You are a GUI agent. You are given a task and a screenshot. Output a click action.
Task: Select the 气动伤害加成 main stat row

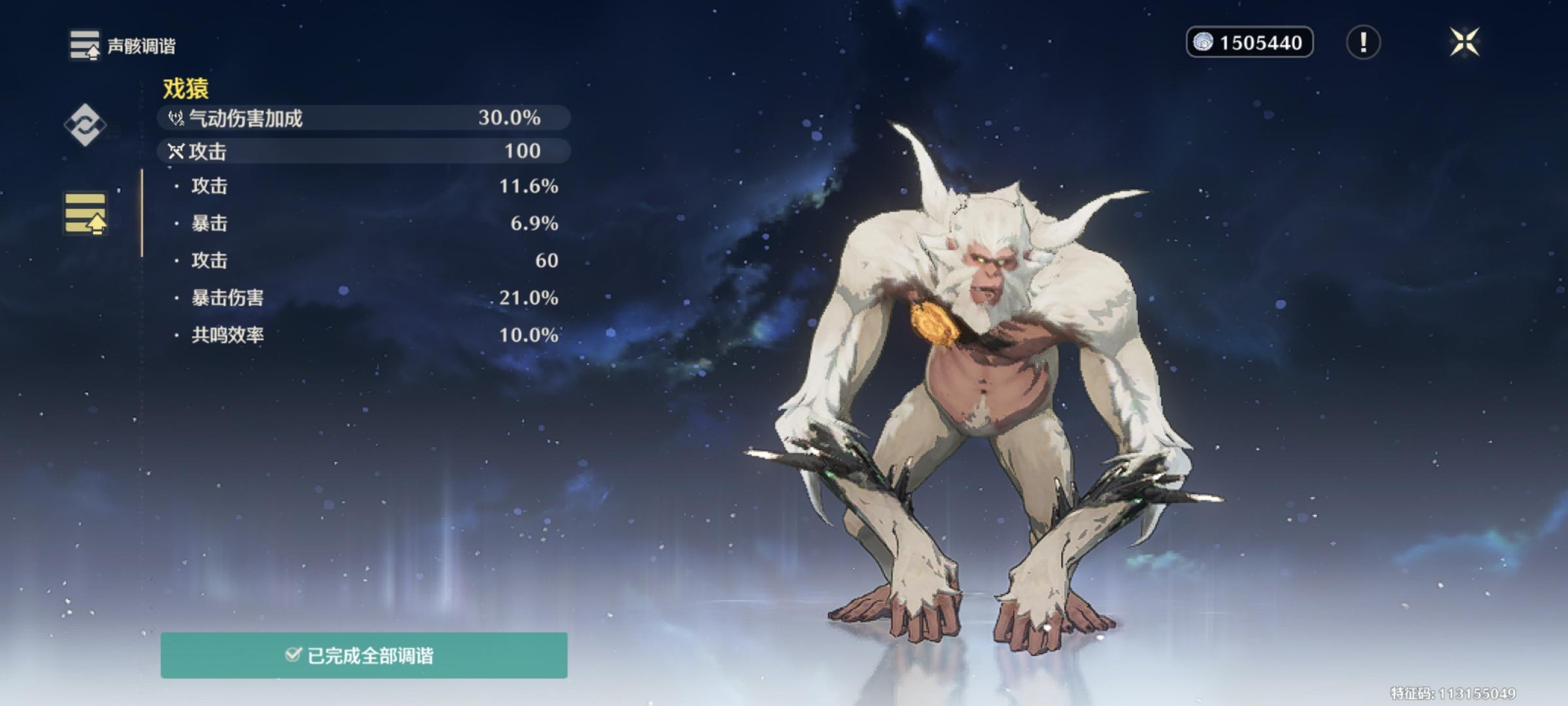(363, 118)
